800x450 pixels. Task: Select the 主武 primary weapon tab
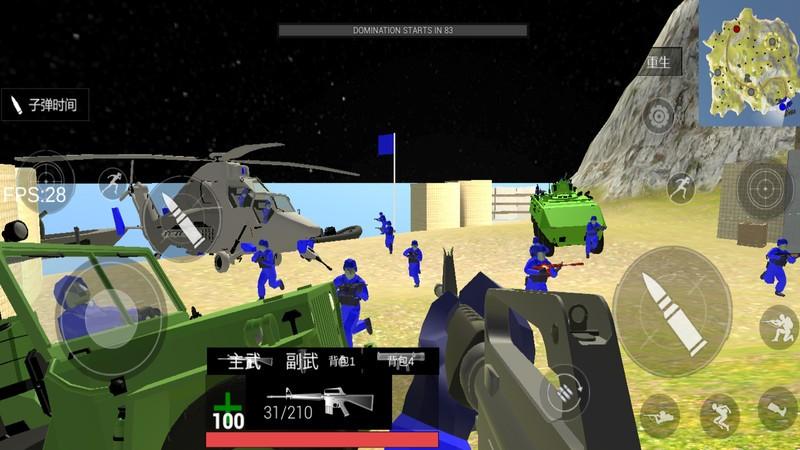[x=245, y=360]
